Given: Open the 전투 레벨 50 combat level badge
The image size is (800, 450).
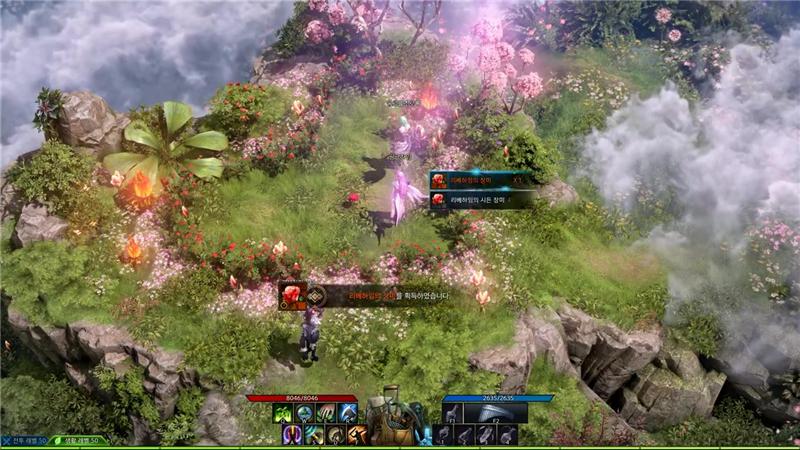Looking at the screenshot, I should click(23, 440).
